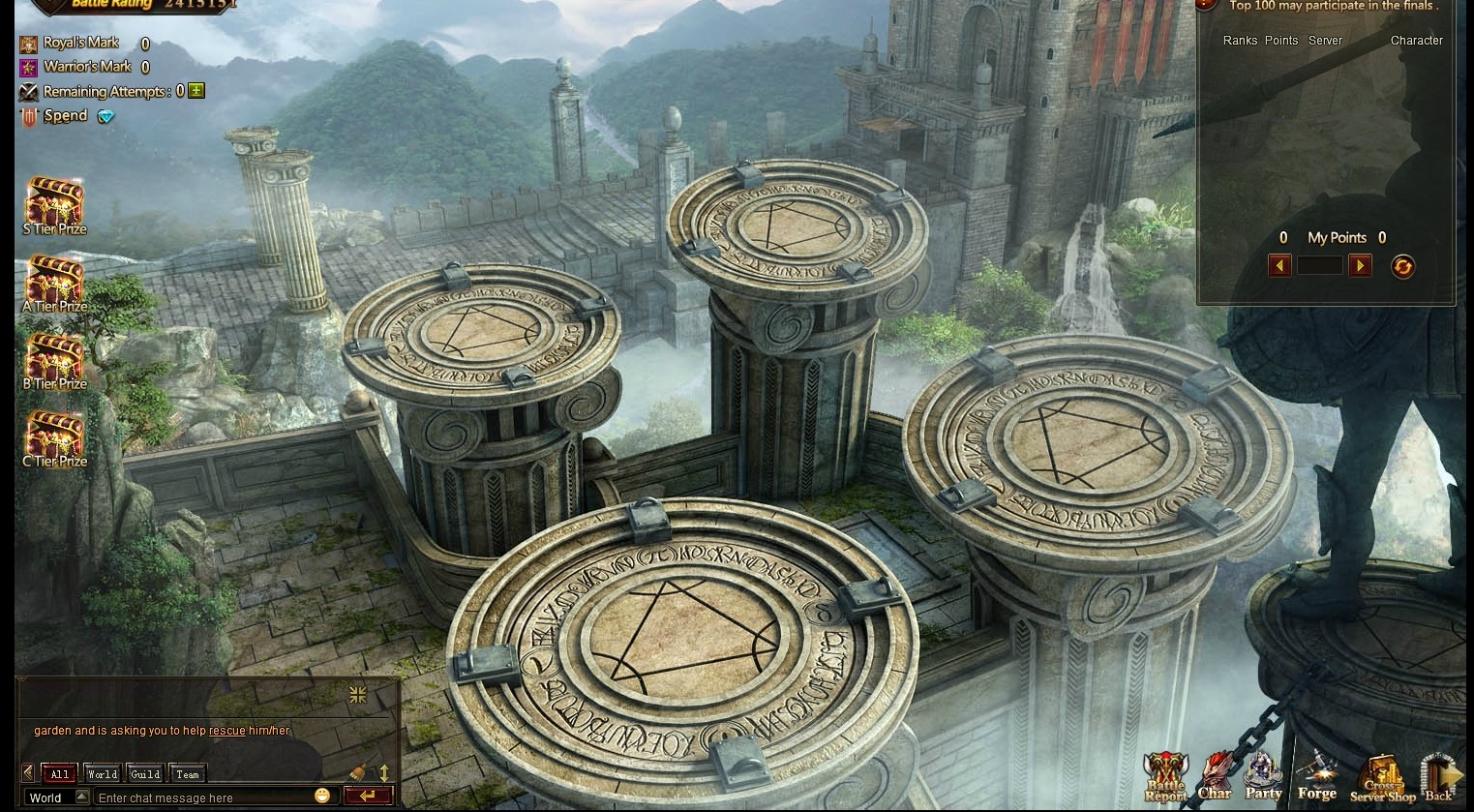Switch chat to the Guild tab

coord(145,773)
